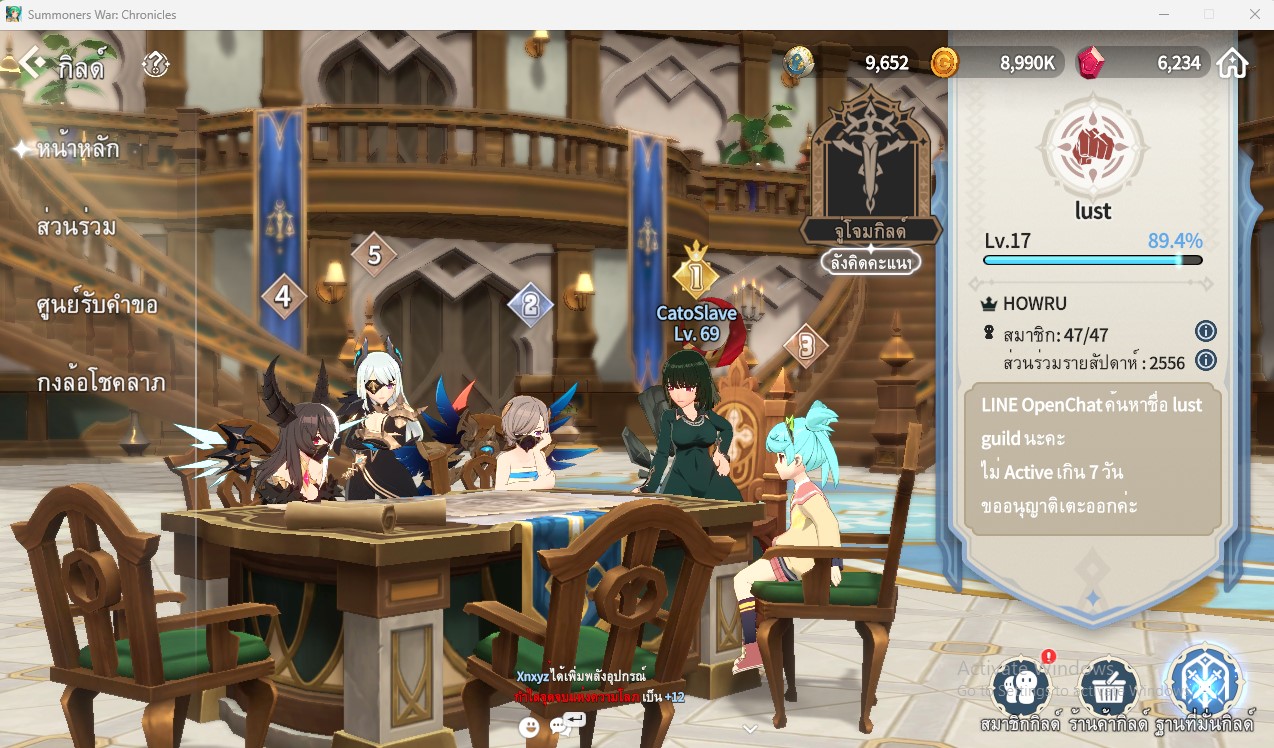Click the gold coin currency icon

tap(944, 63)
